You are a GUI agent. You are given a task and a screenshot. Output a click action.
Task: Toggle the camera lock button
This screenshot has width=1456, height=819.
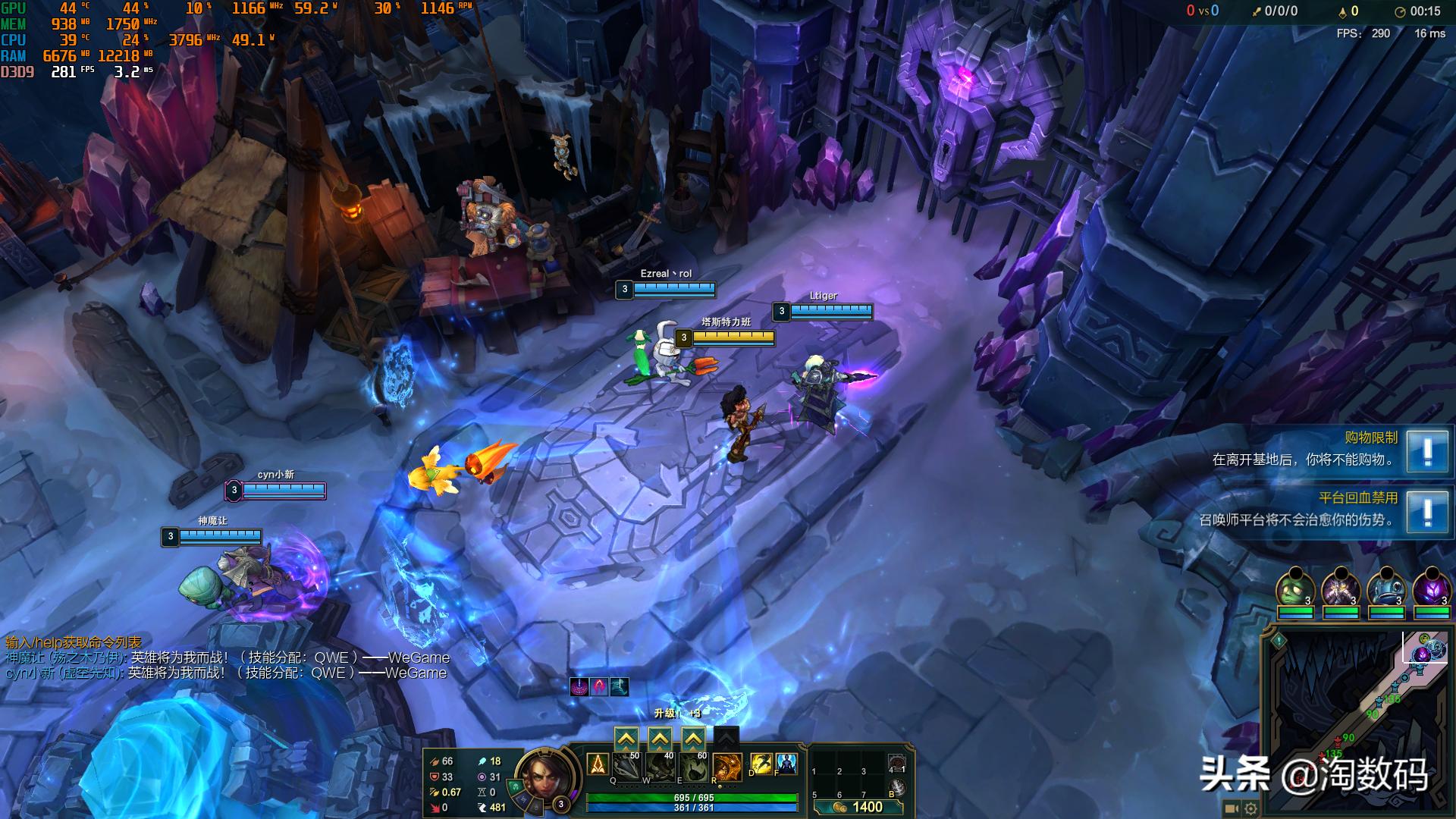tap(1232, 808)
